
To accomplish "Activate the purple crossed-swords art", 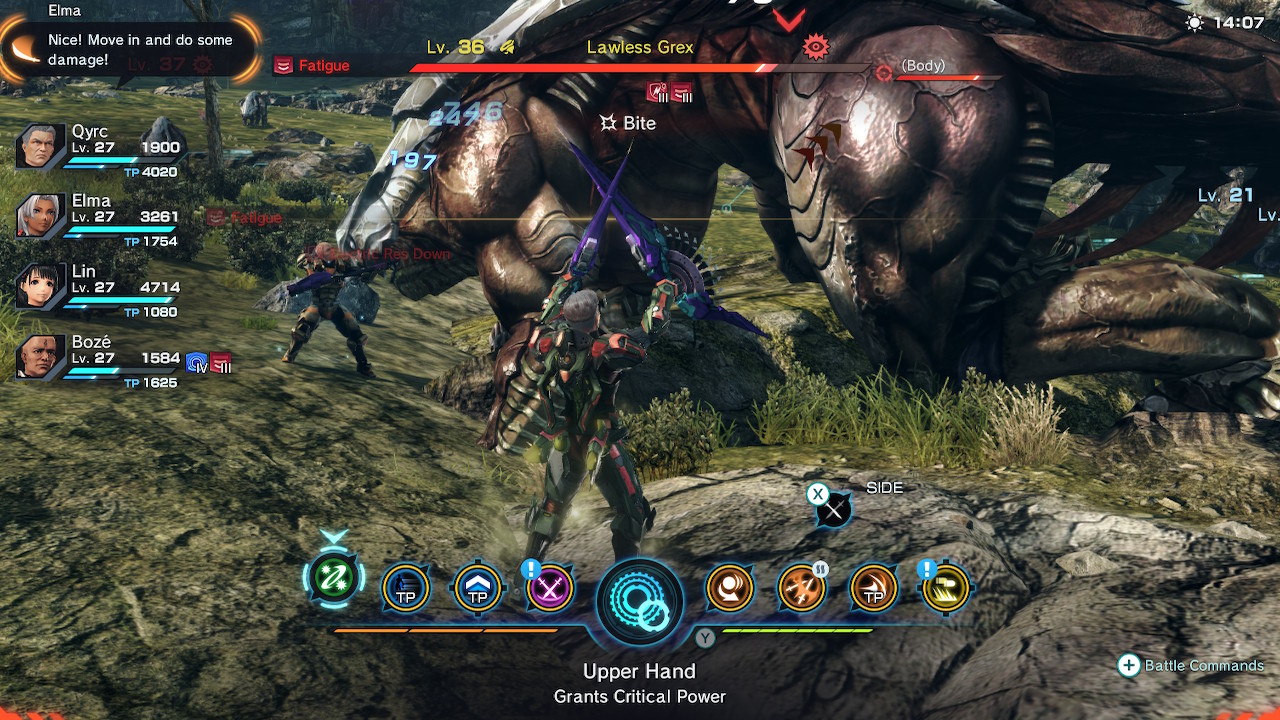I will 550,589.
